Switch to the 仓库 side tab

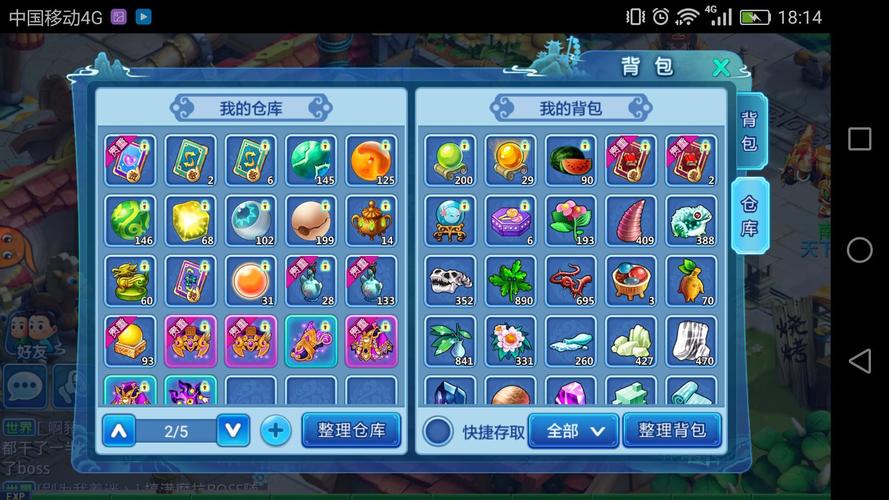tap(749, 215)
